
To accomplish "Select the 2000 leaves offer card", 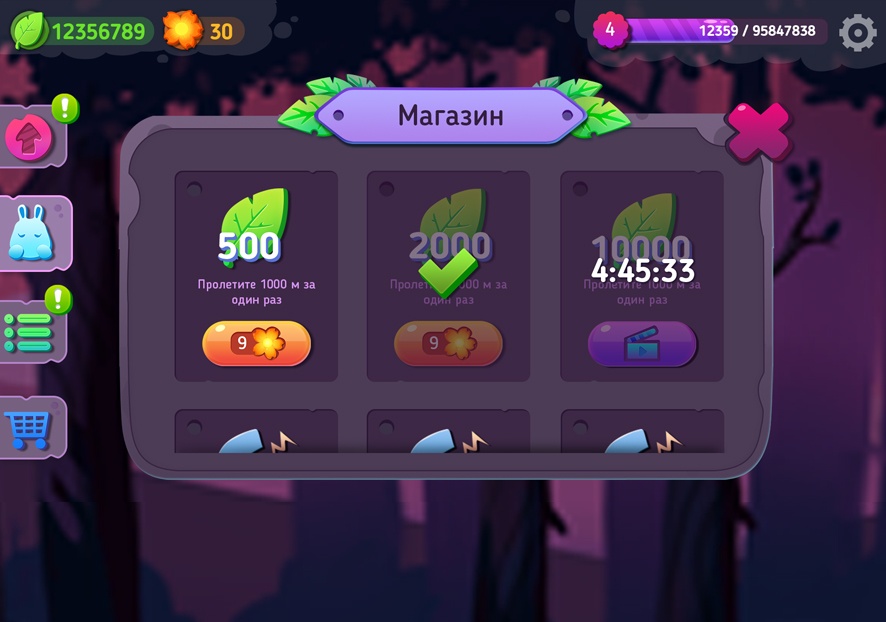I will coord(448,275).
